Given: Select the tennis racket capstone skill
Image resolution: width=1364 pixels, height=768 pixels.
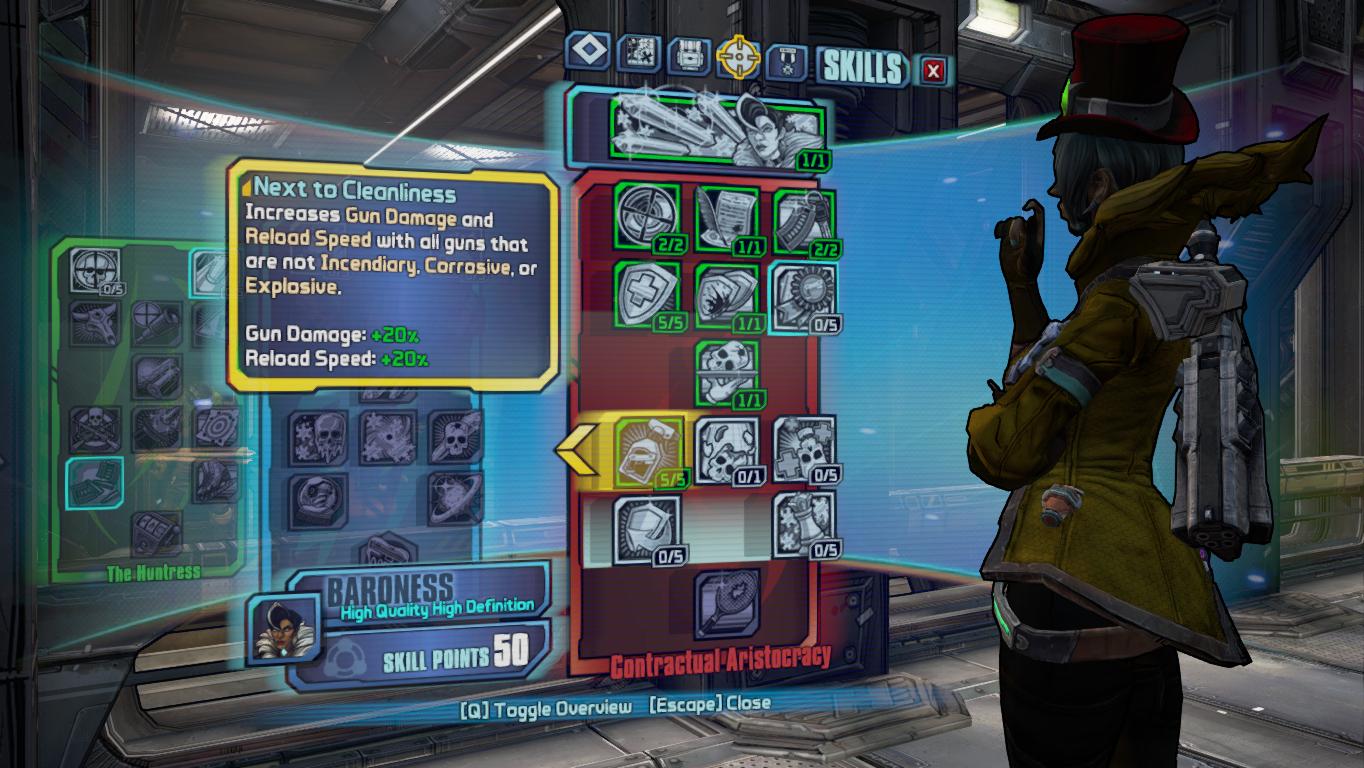Looking at the screenshot, I should point(726,604).
